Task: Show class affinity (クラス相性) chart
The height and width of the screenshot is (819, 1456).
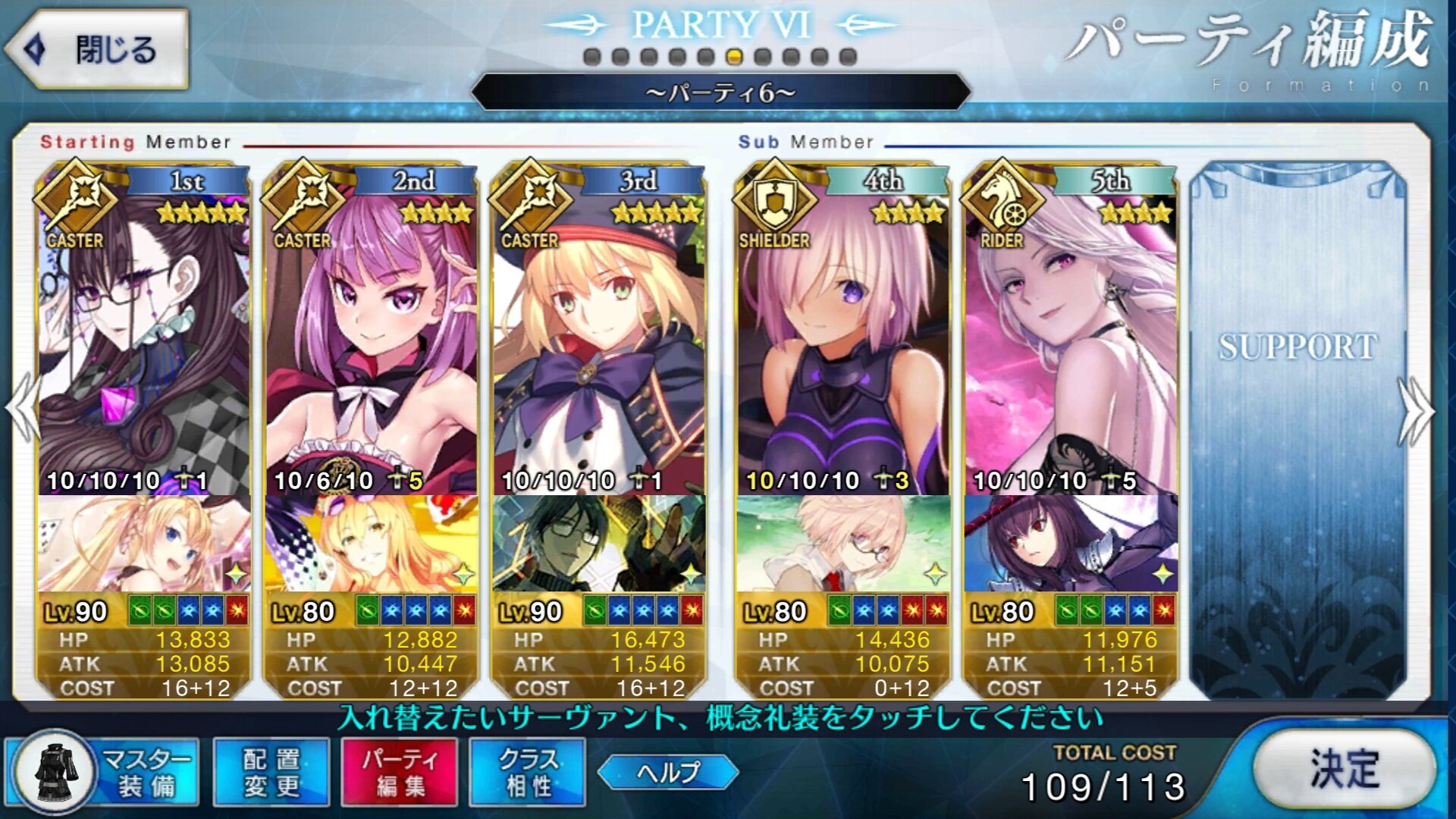Action: point(528,772)
